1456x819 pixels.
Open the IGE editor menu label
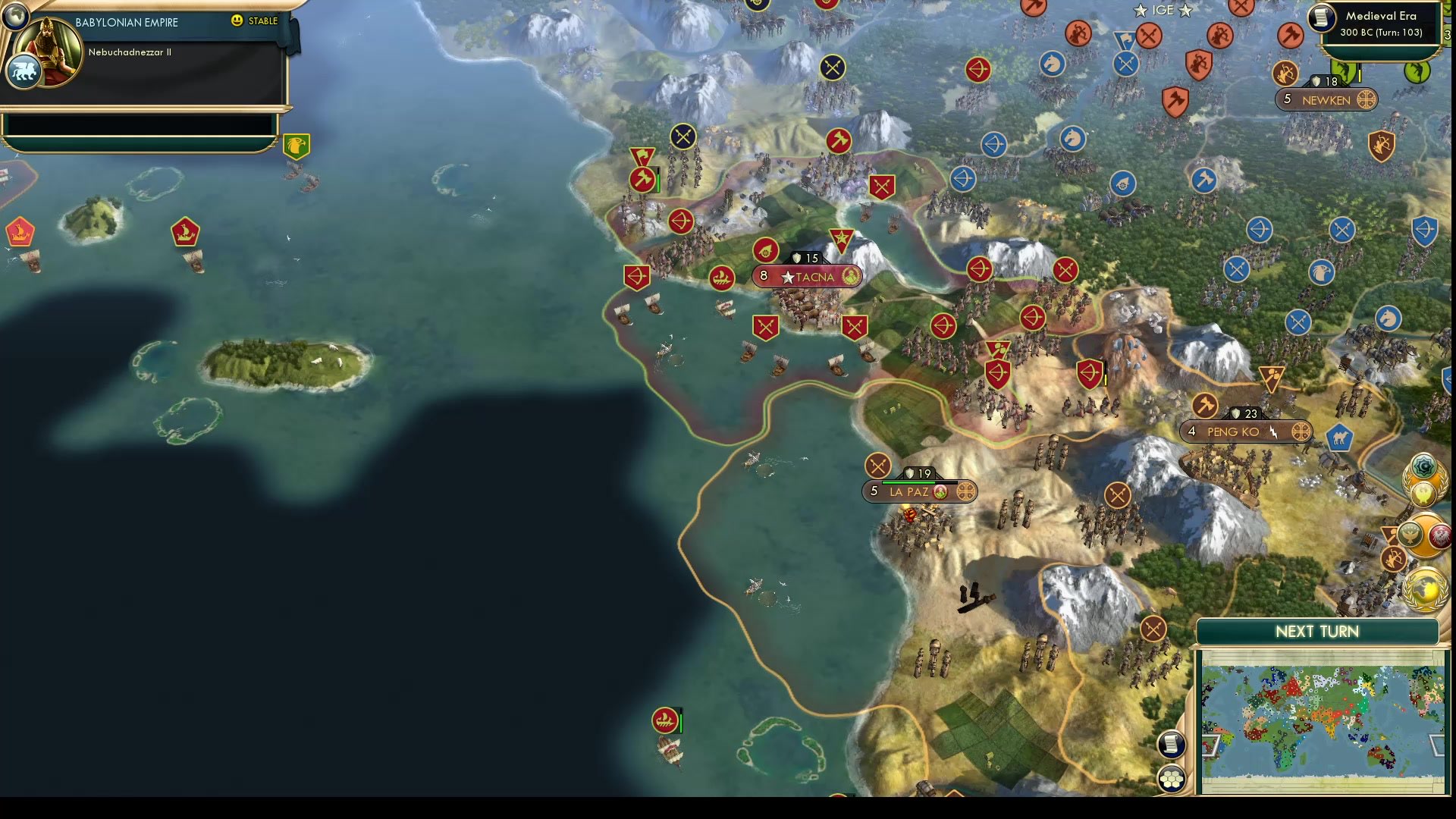click(x=1161, y=10)
